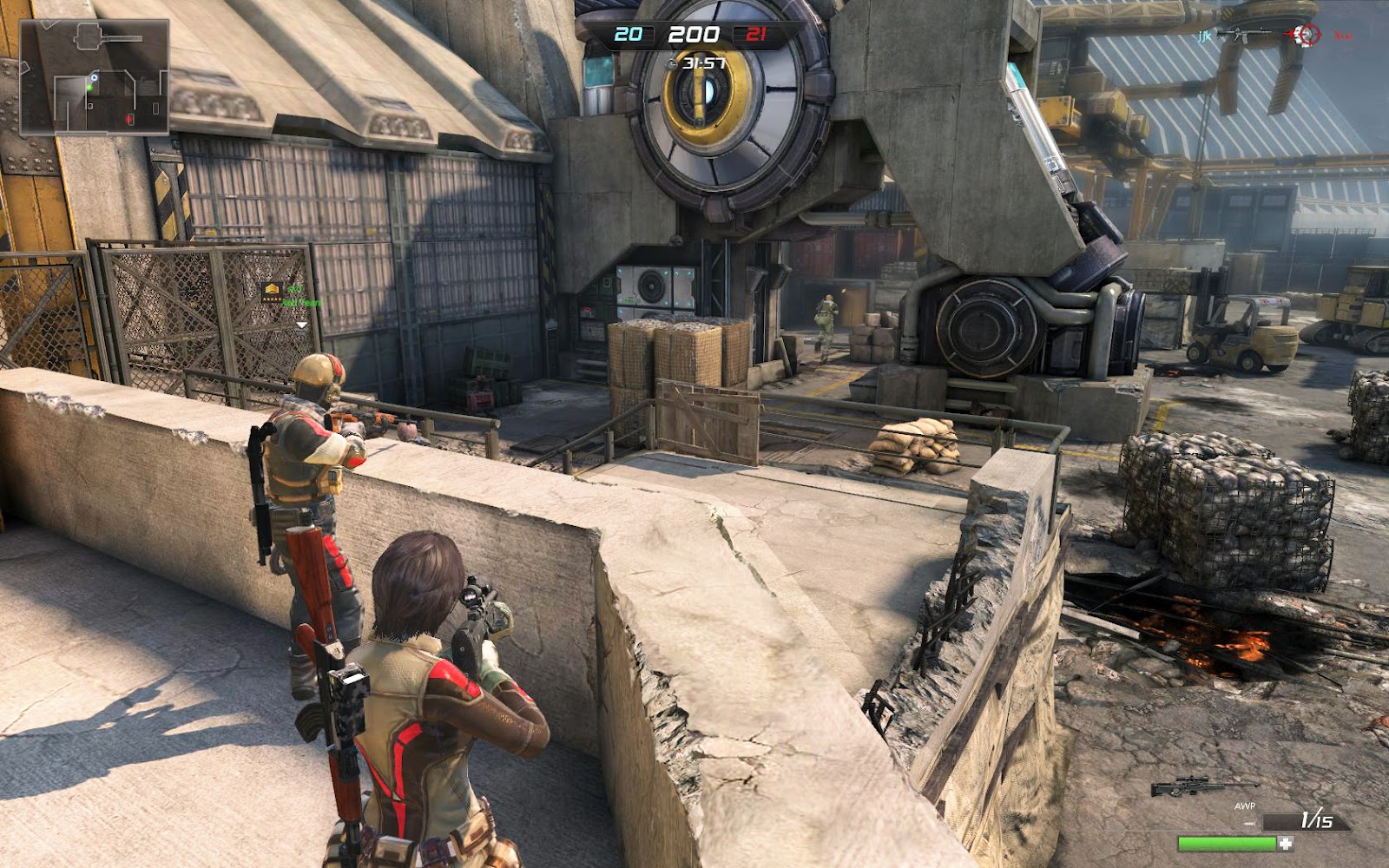Screen dimensions: 1389x868
Task: Select the teammate's gold rank badge marker
Action: click(x=272, y=290)
